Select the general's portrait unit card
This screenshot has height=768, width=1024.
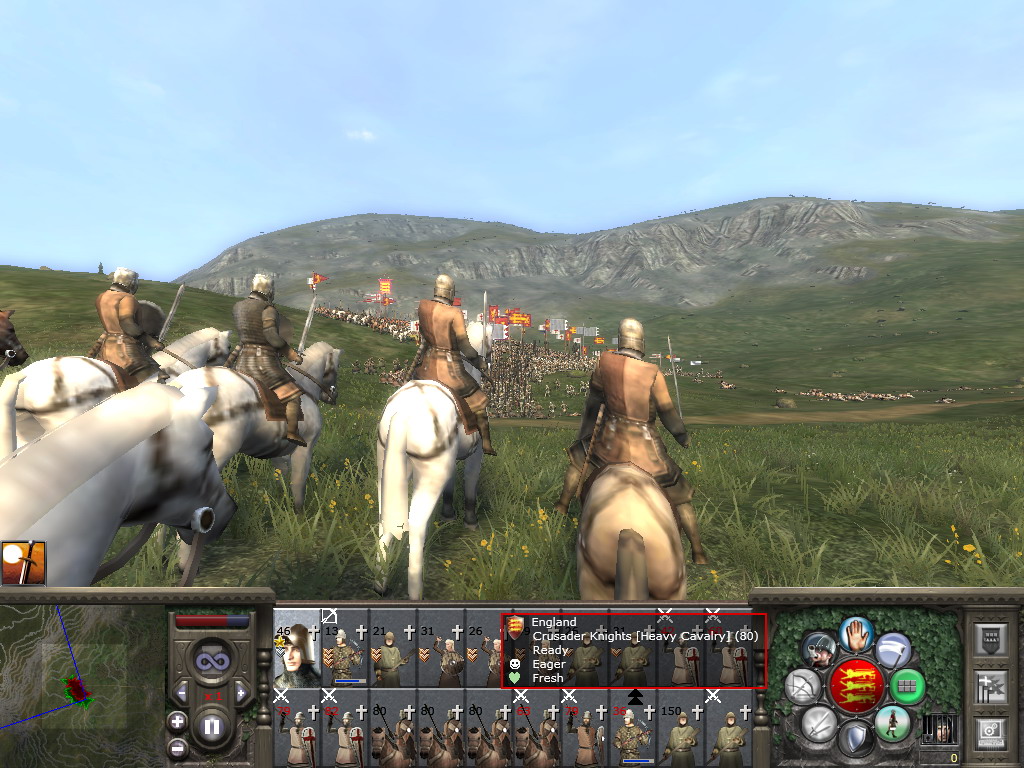(296, 650)
